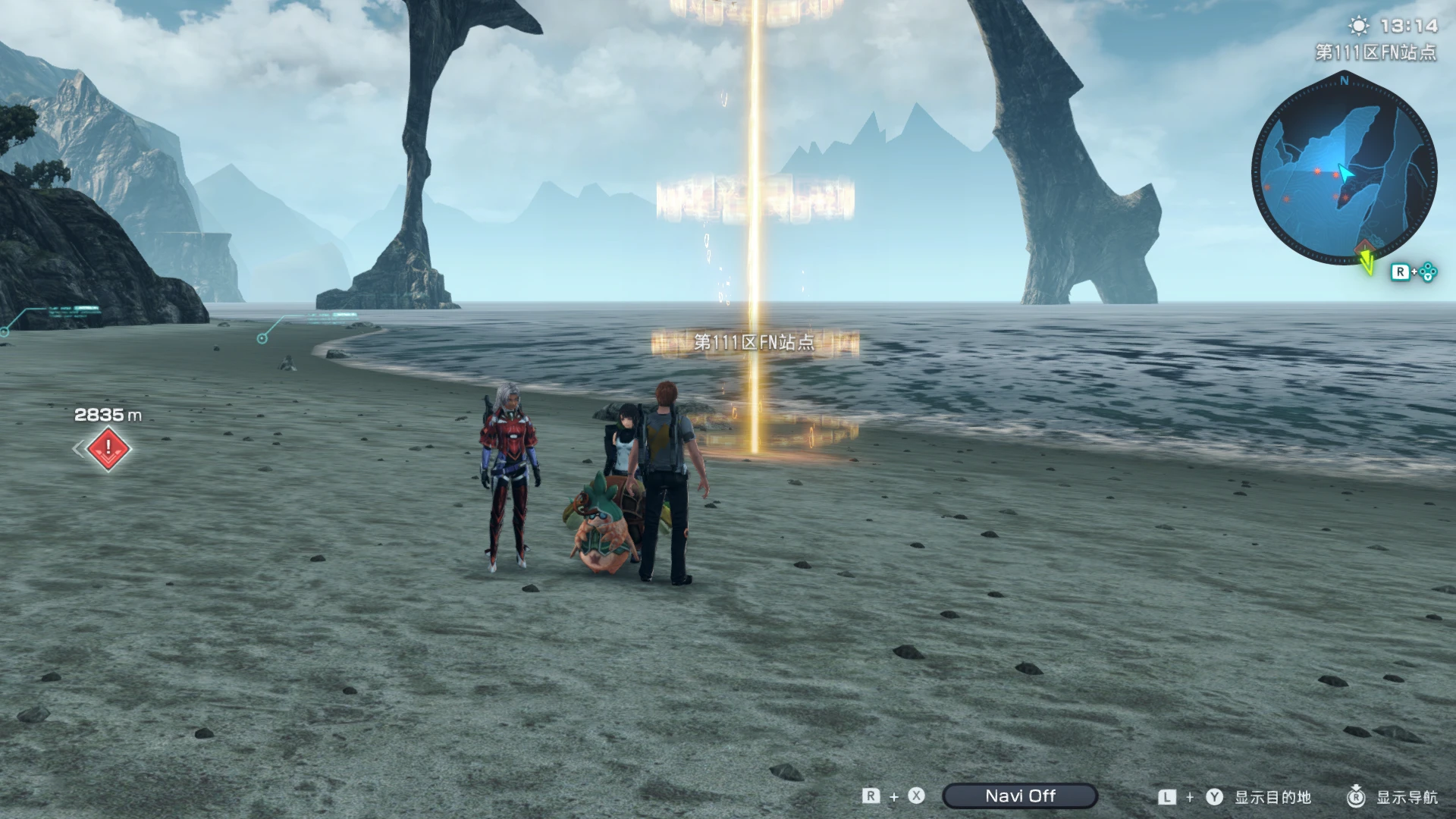This screenshot has height=819, width=1456.
Task: Toggle destination display with 显示目的地
Action: click(x=1273, y=797)
